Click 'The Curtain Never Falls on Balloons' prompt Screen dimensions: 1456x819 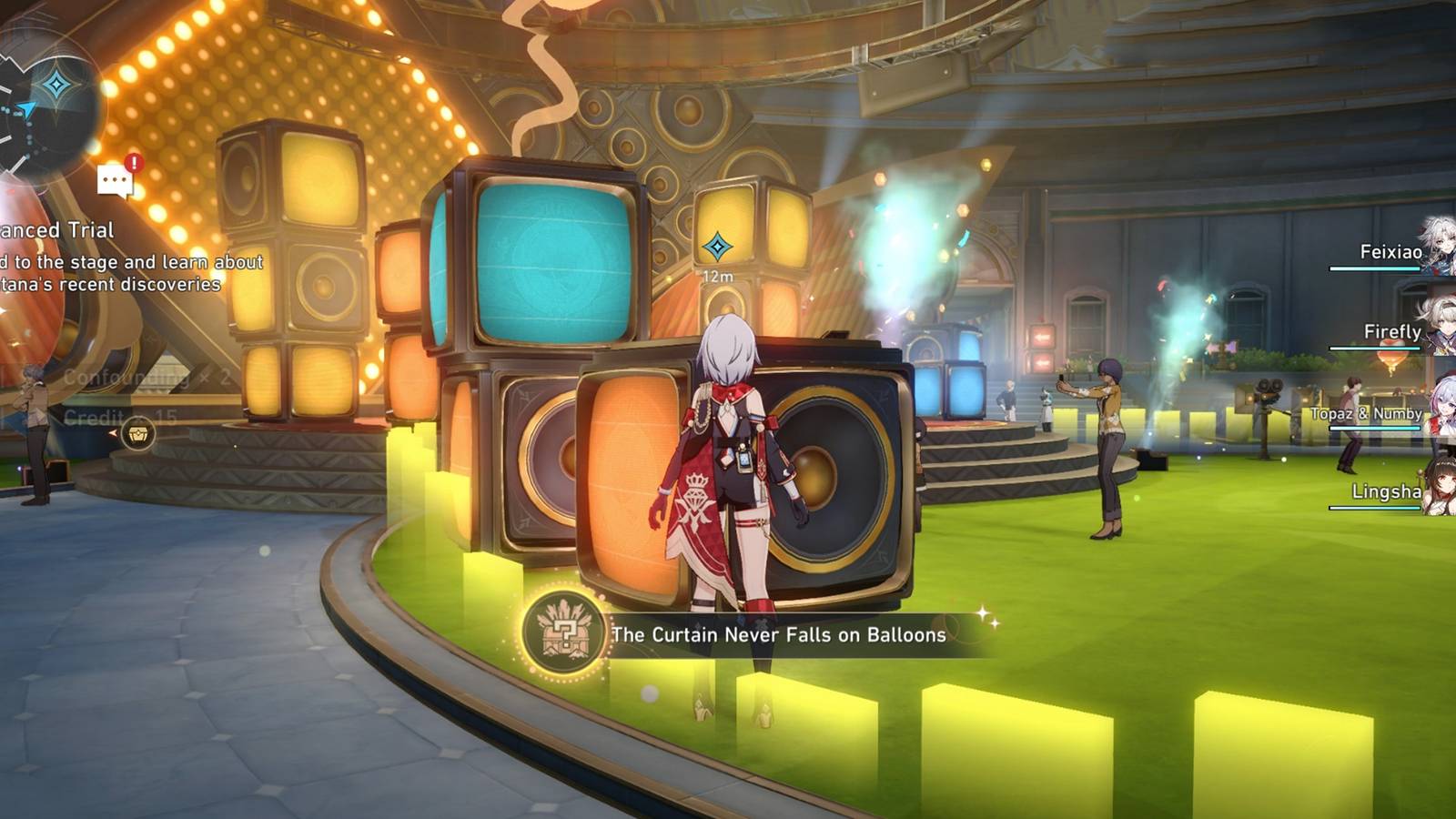click(778, 634)
